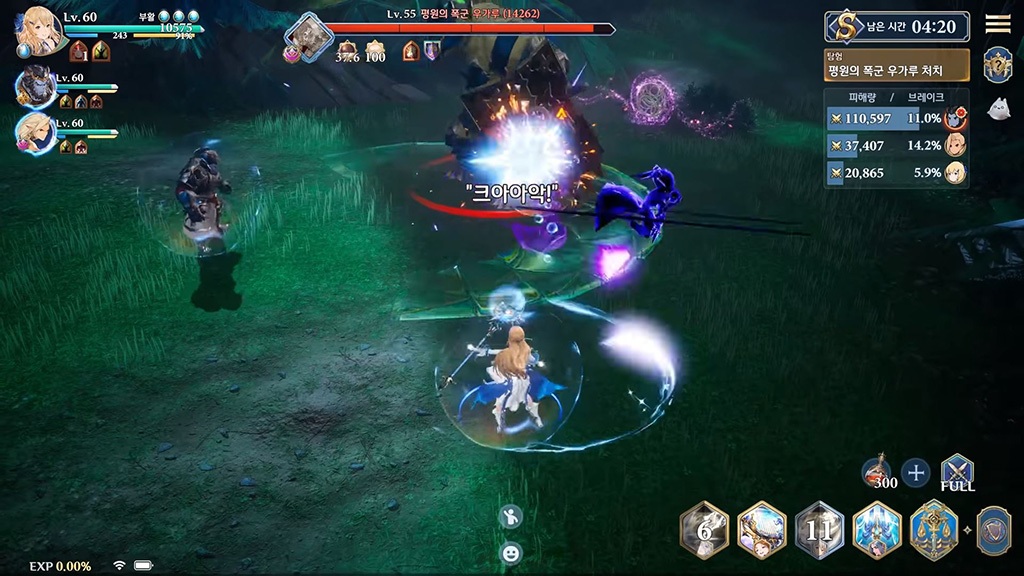Image resolution: width=1024 pixels, height=576 pixels.
Task: Open the hamburger main menu
Action: coord(997,25)
